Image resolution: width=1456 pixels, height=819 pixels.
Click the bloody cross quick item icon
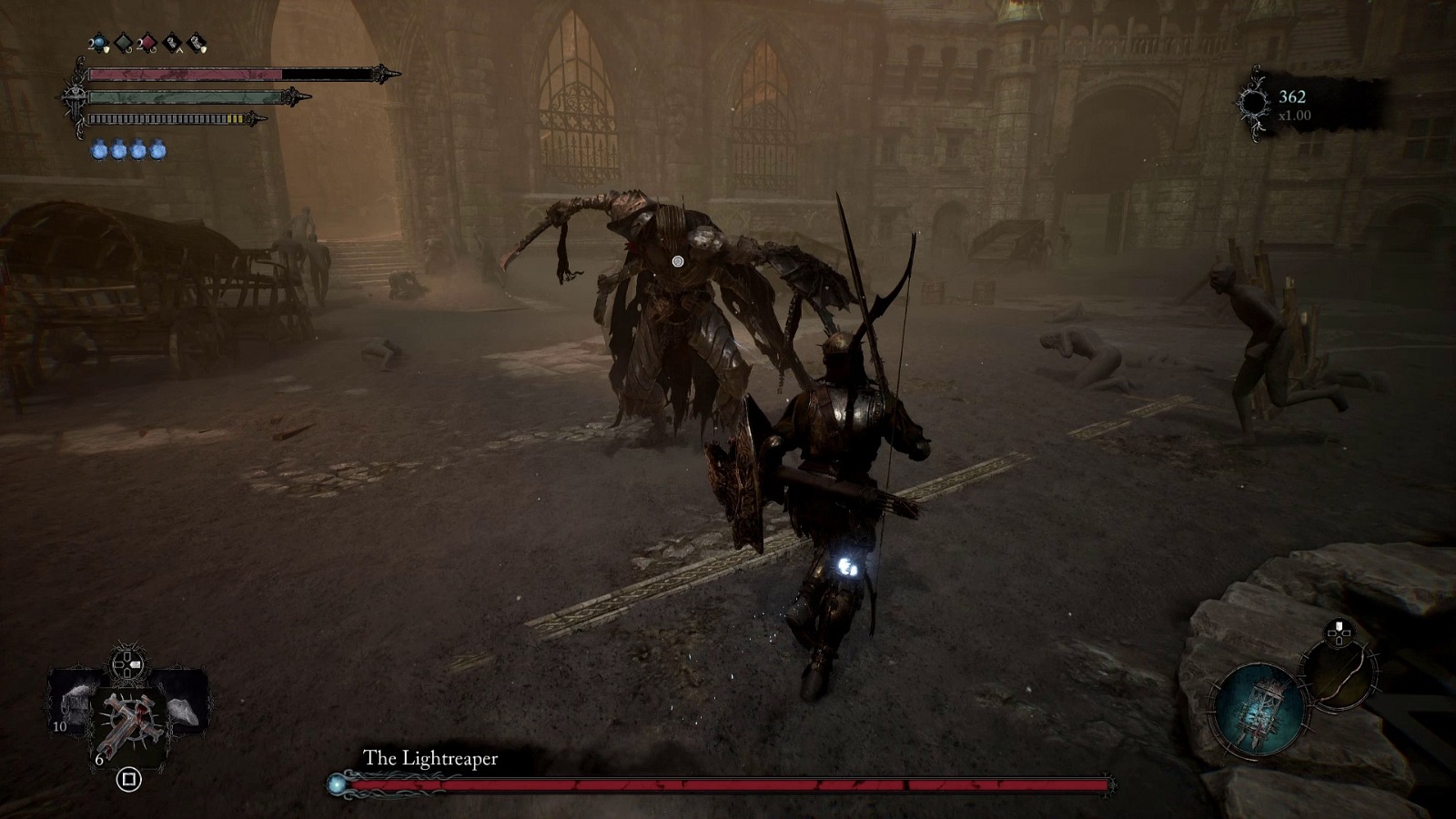coord(129,721)
